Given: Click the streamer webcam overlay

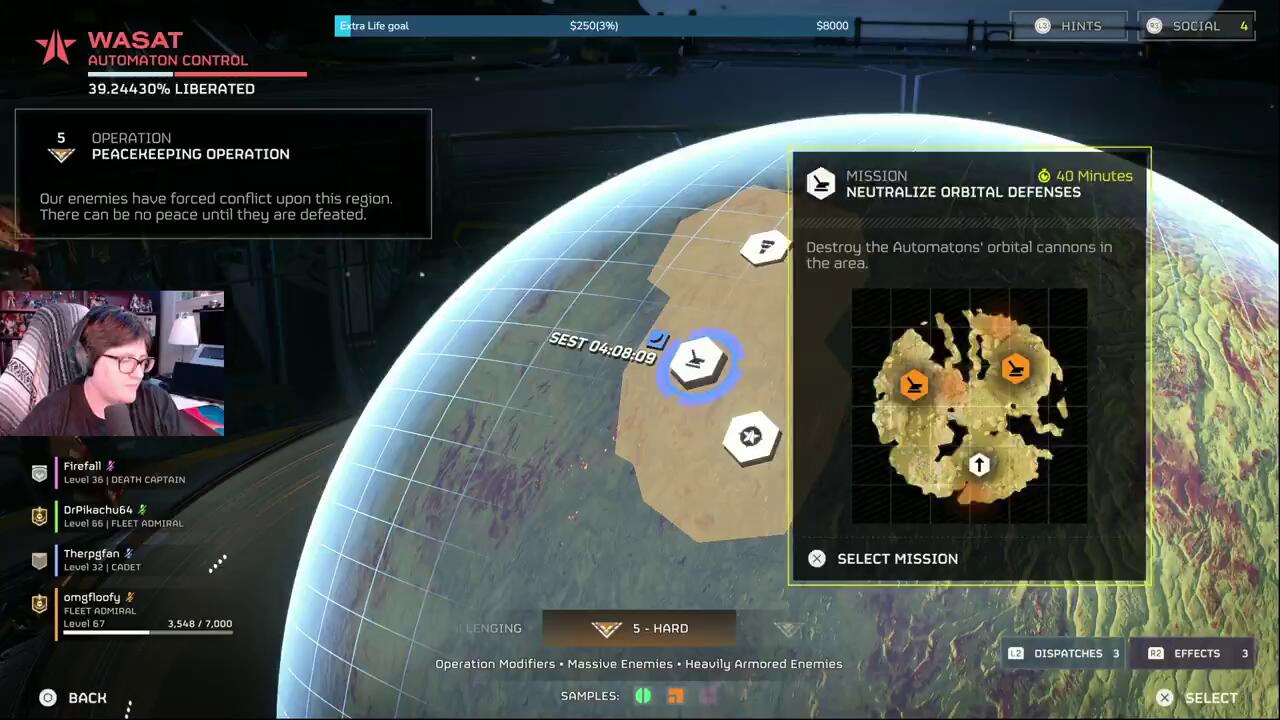Looking at the screenshot, I should click(112, 363).
